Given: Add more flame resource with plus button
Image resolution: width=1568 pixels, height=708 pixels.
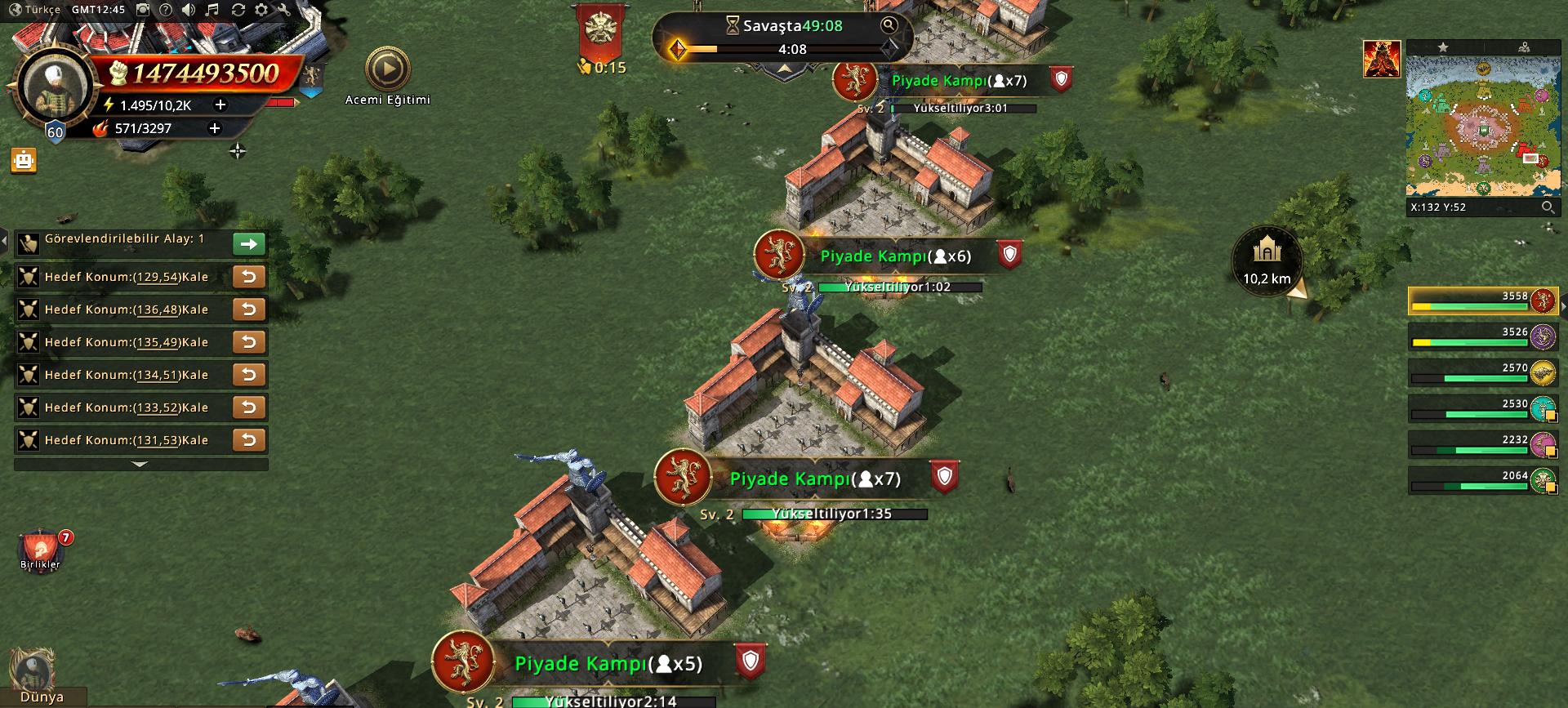Looking at the screenshot, I should (x=215, y=128).
